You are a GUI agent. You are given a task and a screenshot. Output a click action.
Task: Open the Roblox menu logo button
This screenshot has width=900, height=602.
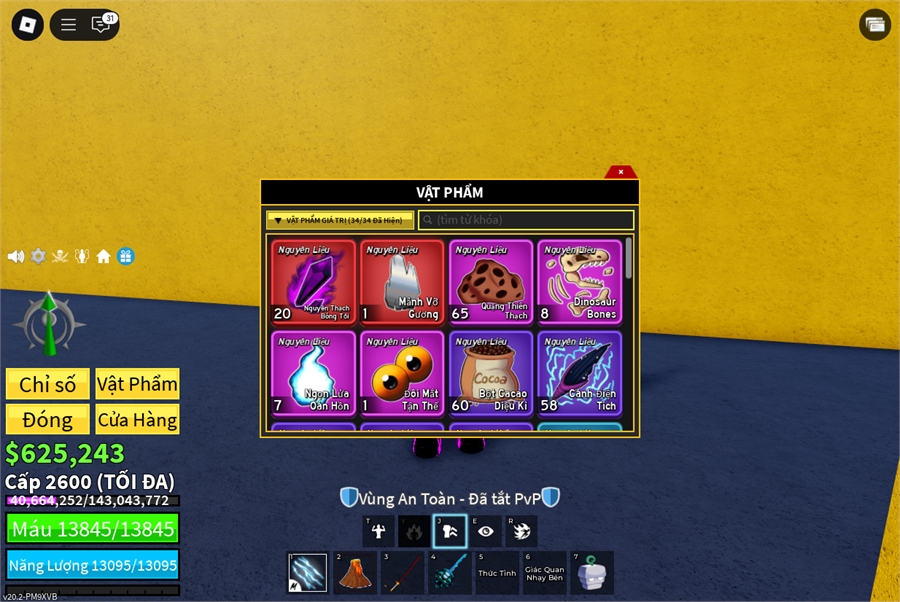point(27,25)
